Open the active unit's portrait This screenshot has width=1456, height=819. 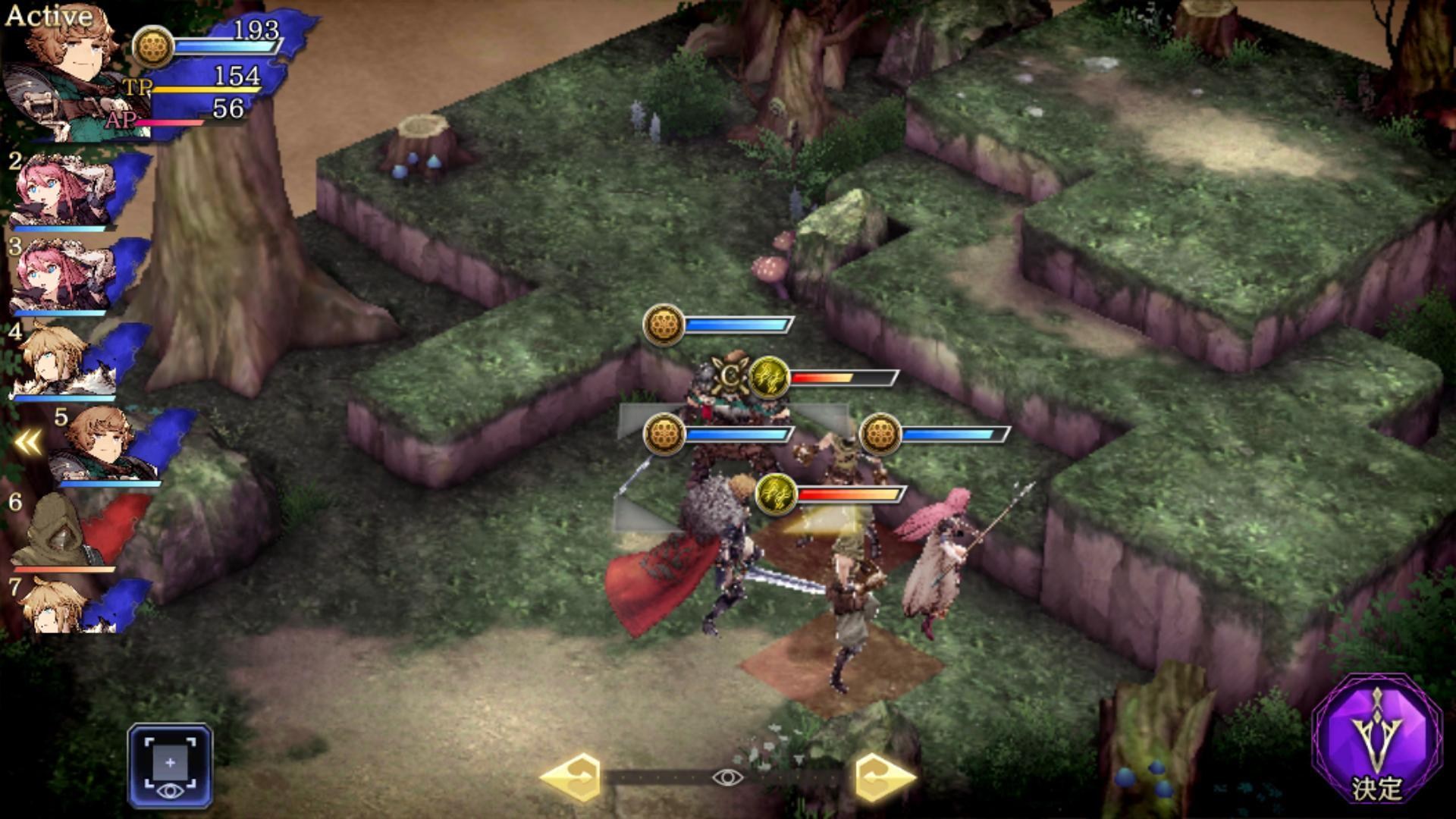point(64,76)
